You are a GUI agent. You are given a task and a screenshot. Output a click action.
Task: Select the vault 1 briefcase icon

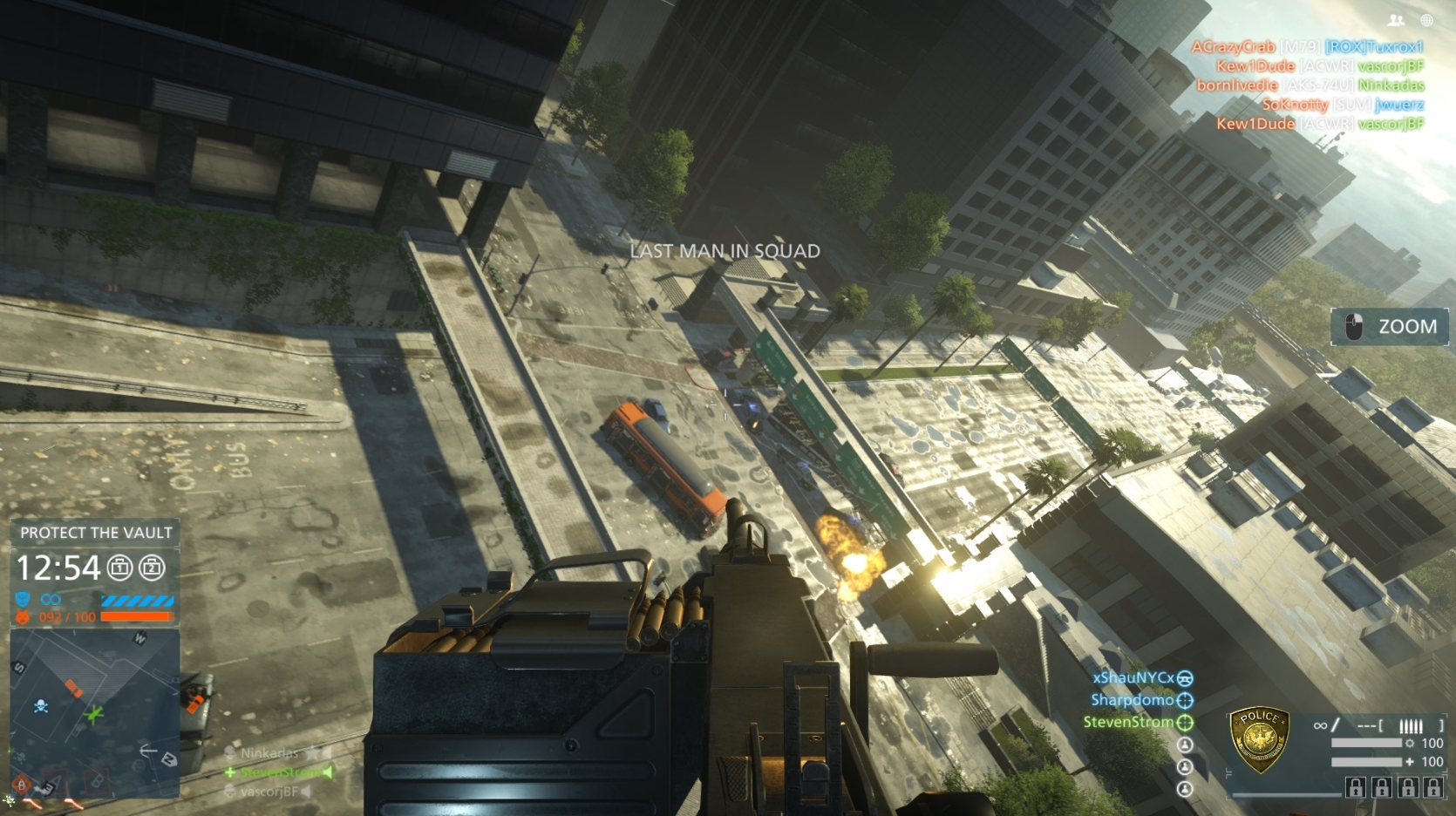pos(119,568)
